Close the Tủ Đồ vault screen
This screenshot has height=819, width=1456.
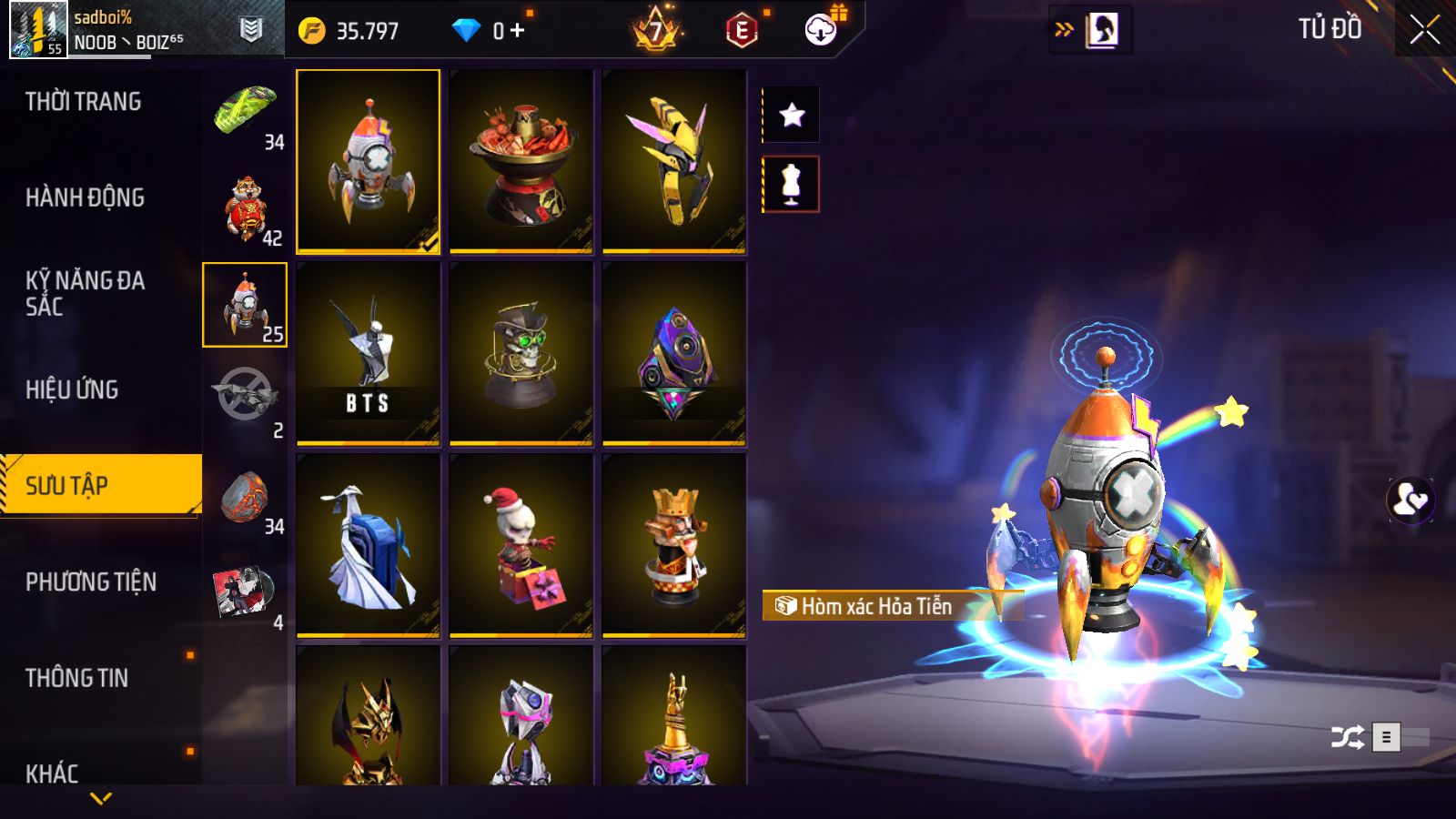pos(1424,30)
